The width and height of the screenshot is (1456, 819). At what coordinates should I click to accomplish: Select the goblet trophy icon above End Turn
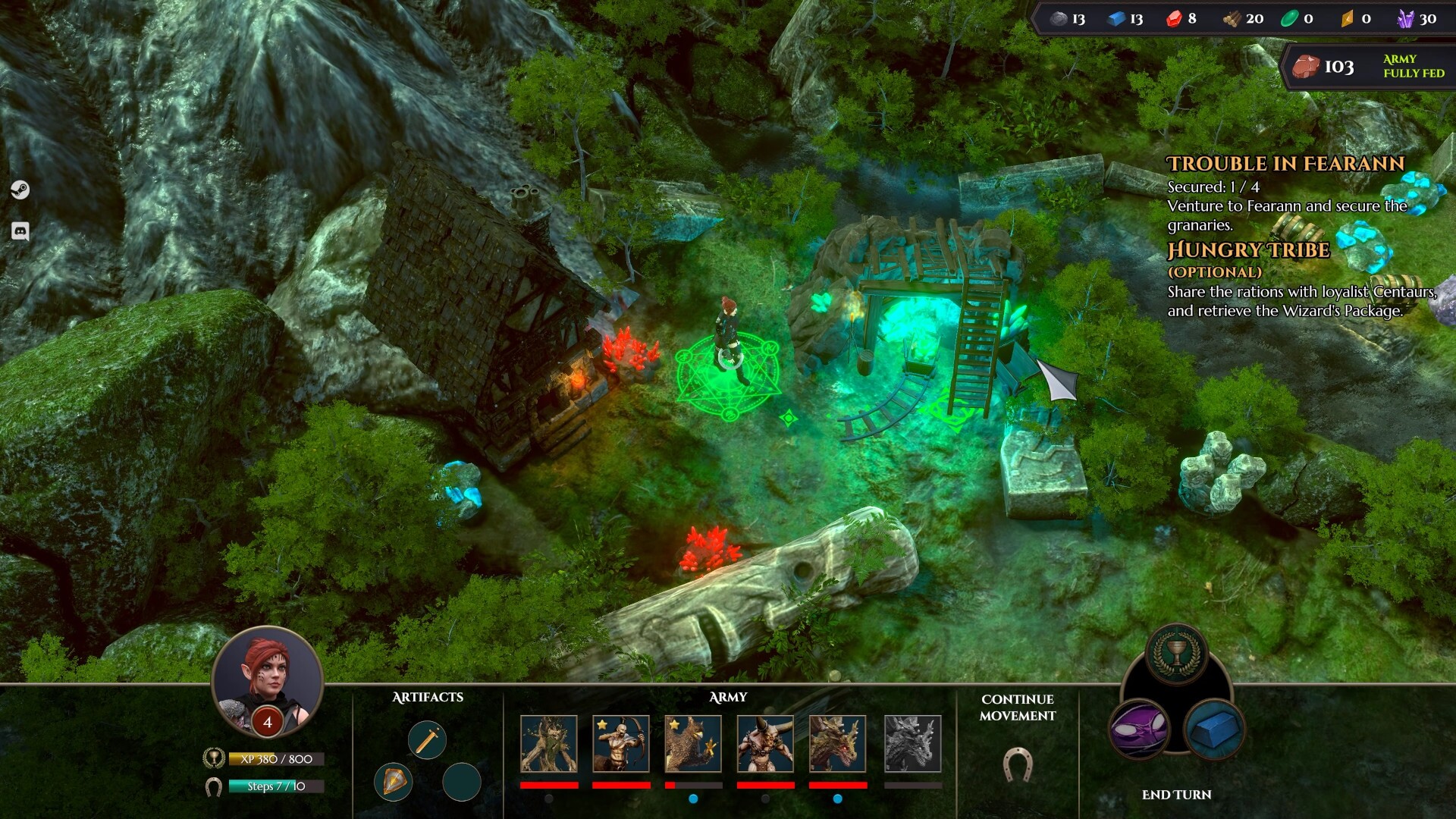coord(1177,654)
